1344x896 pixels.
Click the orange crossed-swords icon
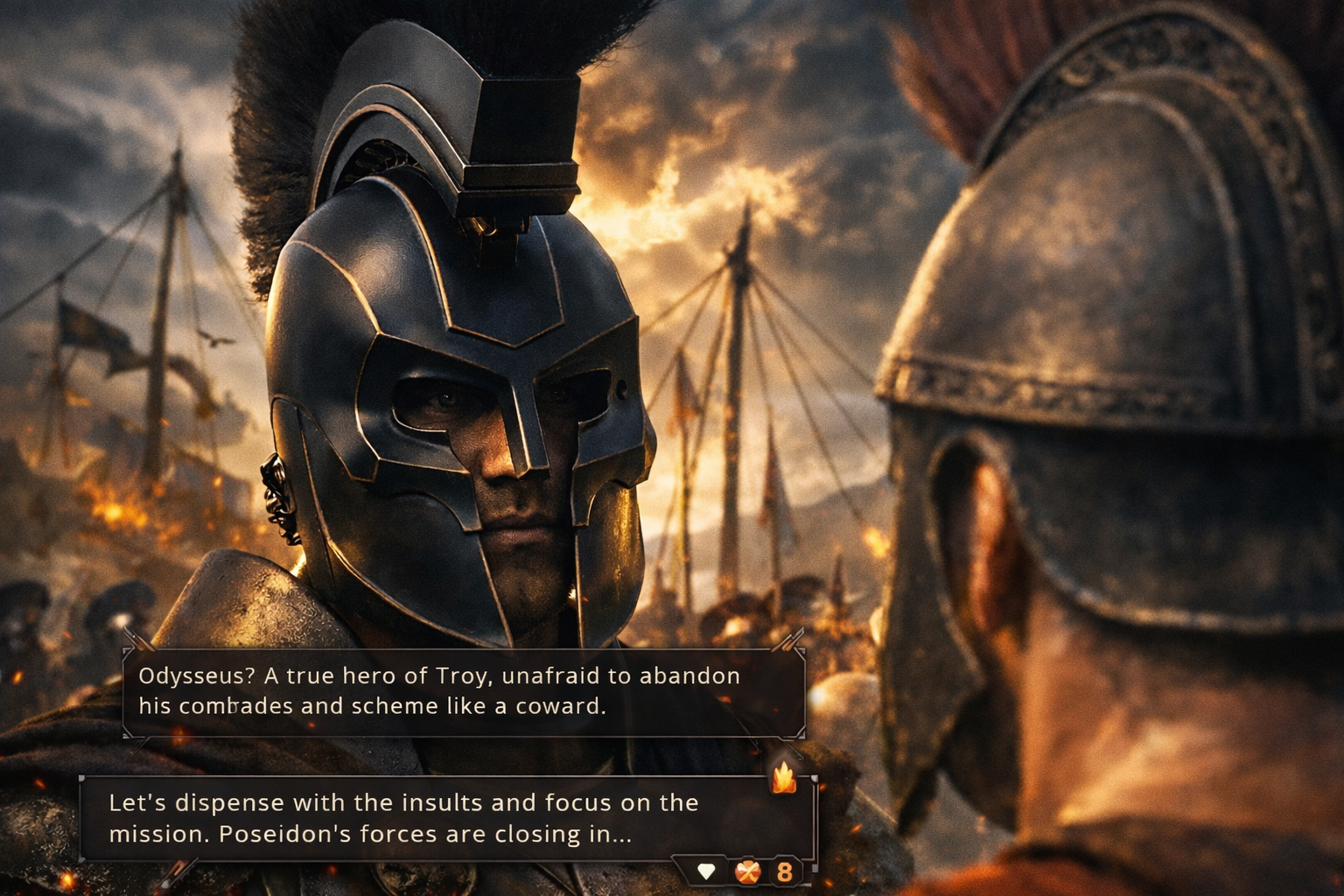click(x=746, y=871)
